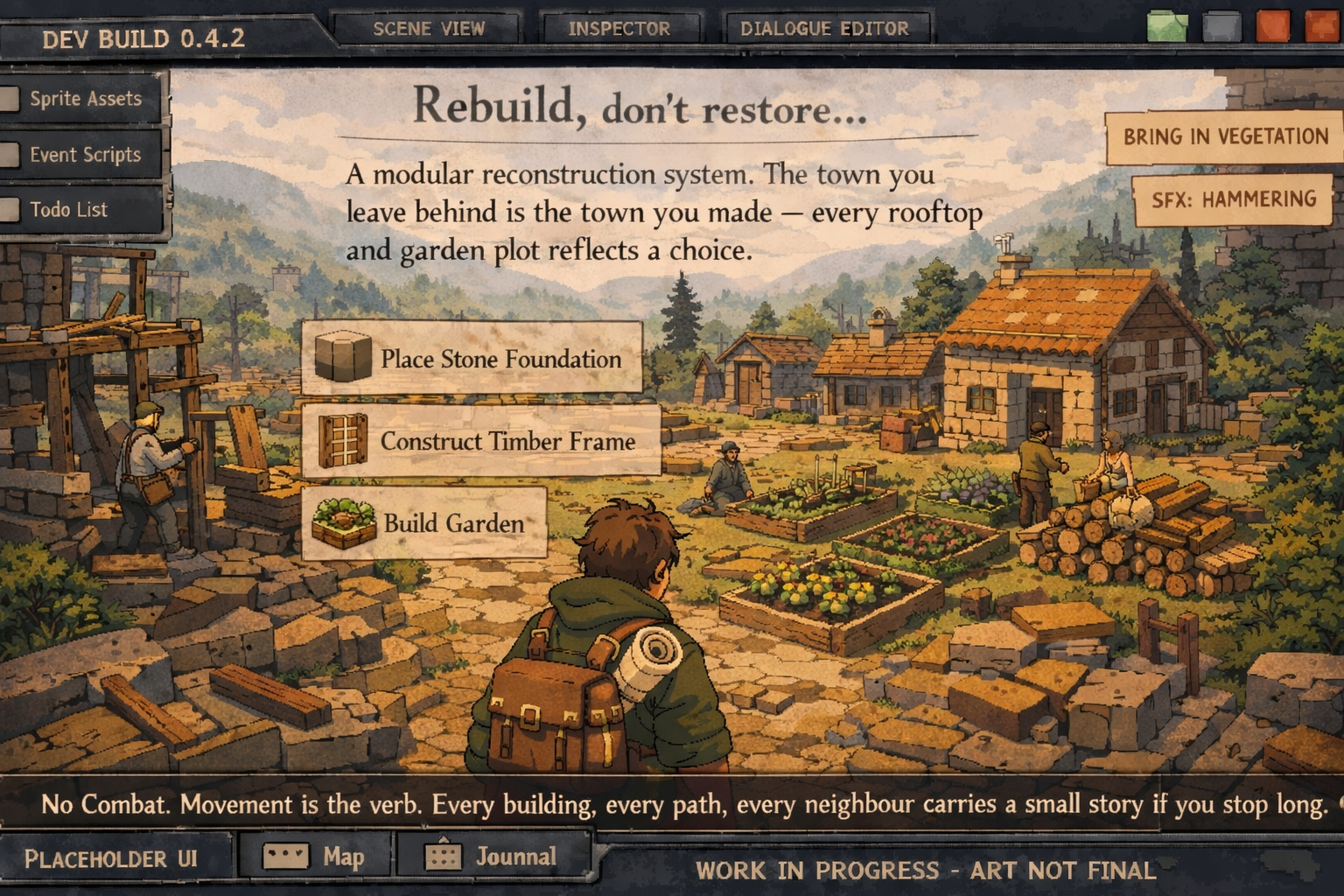Select the timber frame icon in the build menu
The height and width of the screenshot is (896, 1344).
click(x=343, y=441)
